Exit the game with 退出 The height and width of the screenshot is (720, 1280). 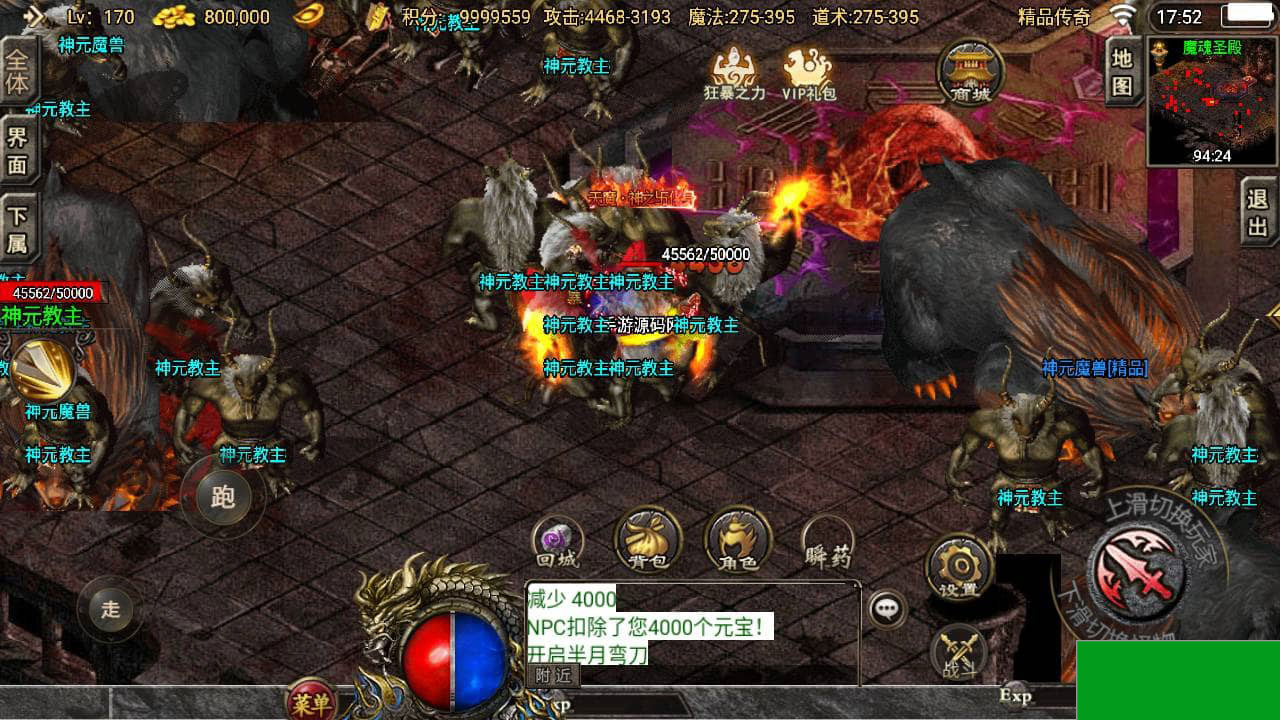(1258, 211)
